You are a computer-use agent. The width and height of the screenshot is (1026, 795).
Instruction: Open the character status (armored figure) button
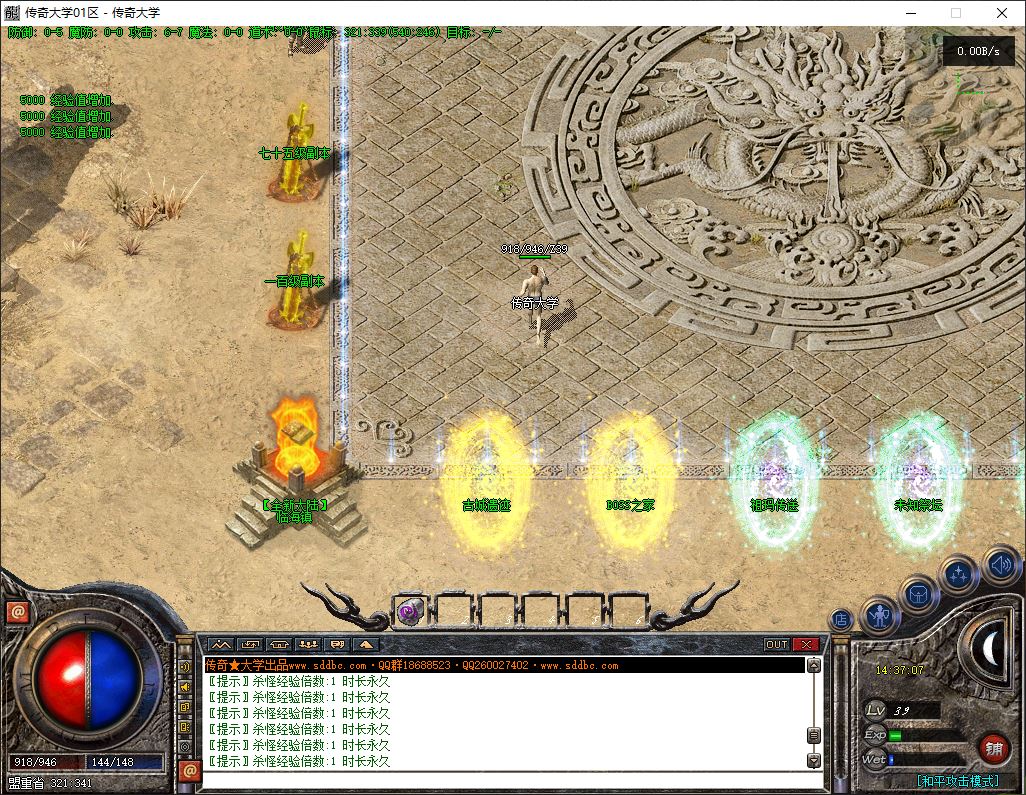click(x=880, y=615)
